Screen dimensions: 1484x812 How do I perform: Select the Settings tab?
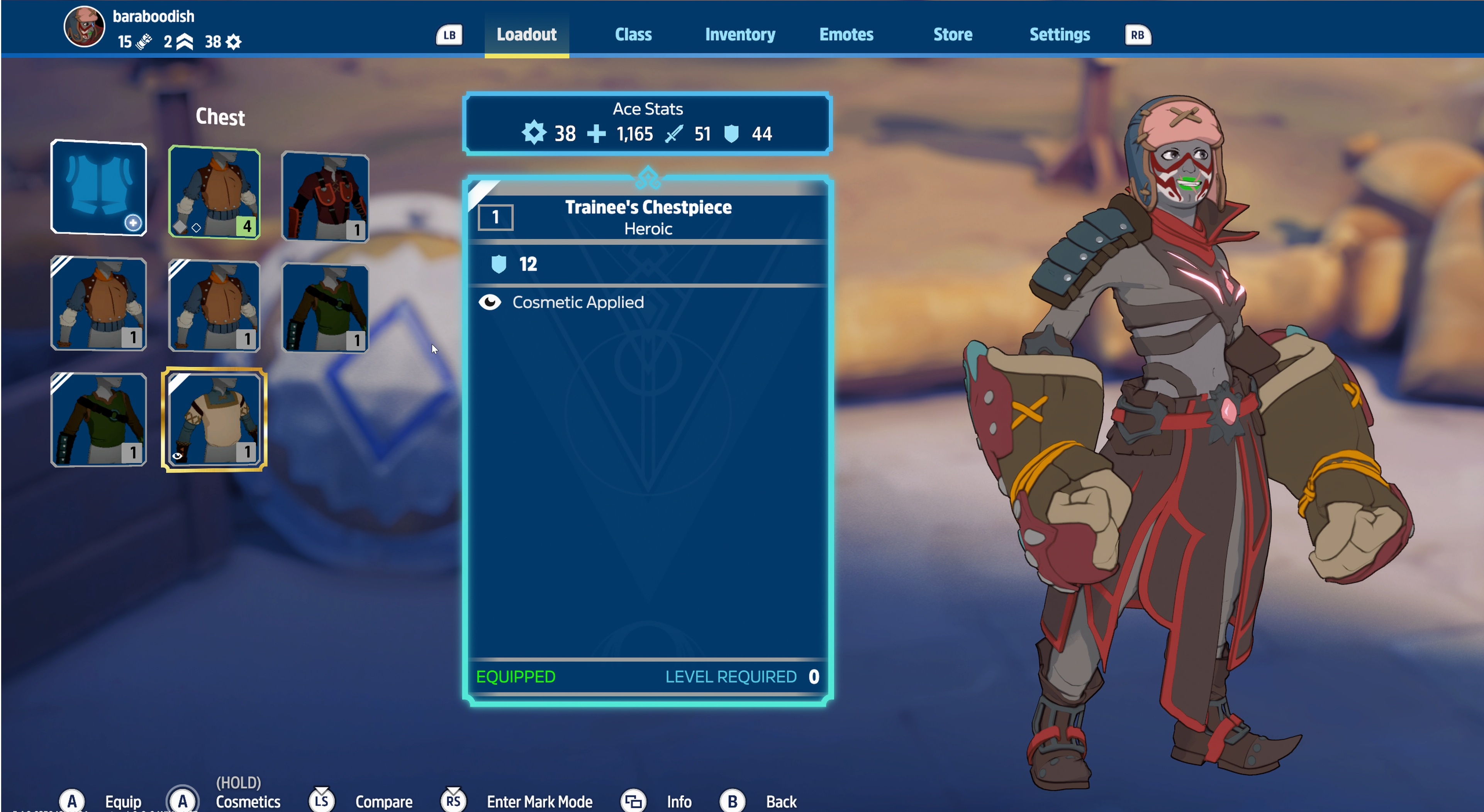pos(1059,35)
